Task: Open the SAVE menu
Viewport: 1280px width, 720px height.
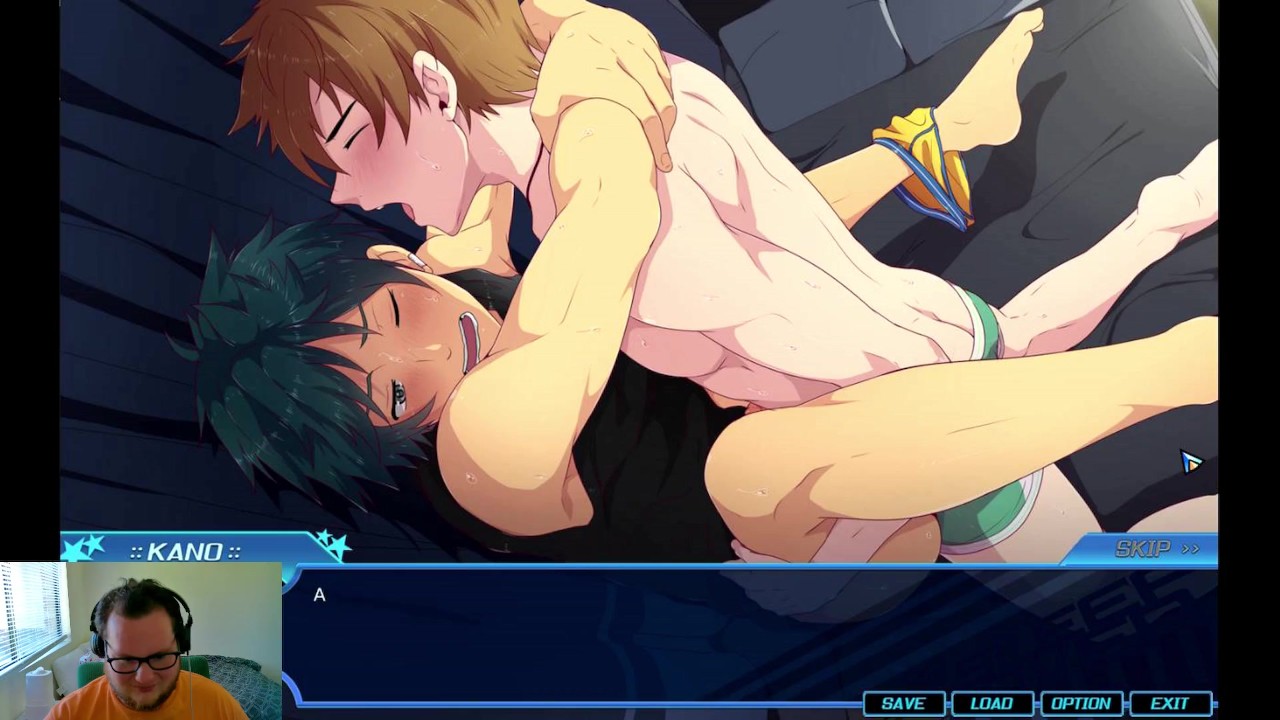Action: [x=902, y=704]
